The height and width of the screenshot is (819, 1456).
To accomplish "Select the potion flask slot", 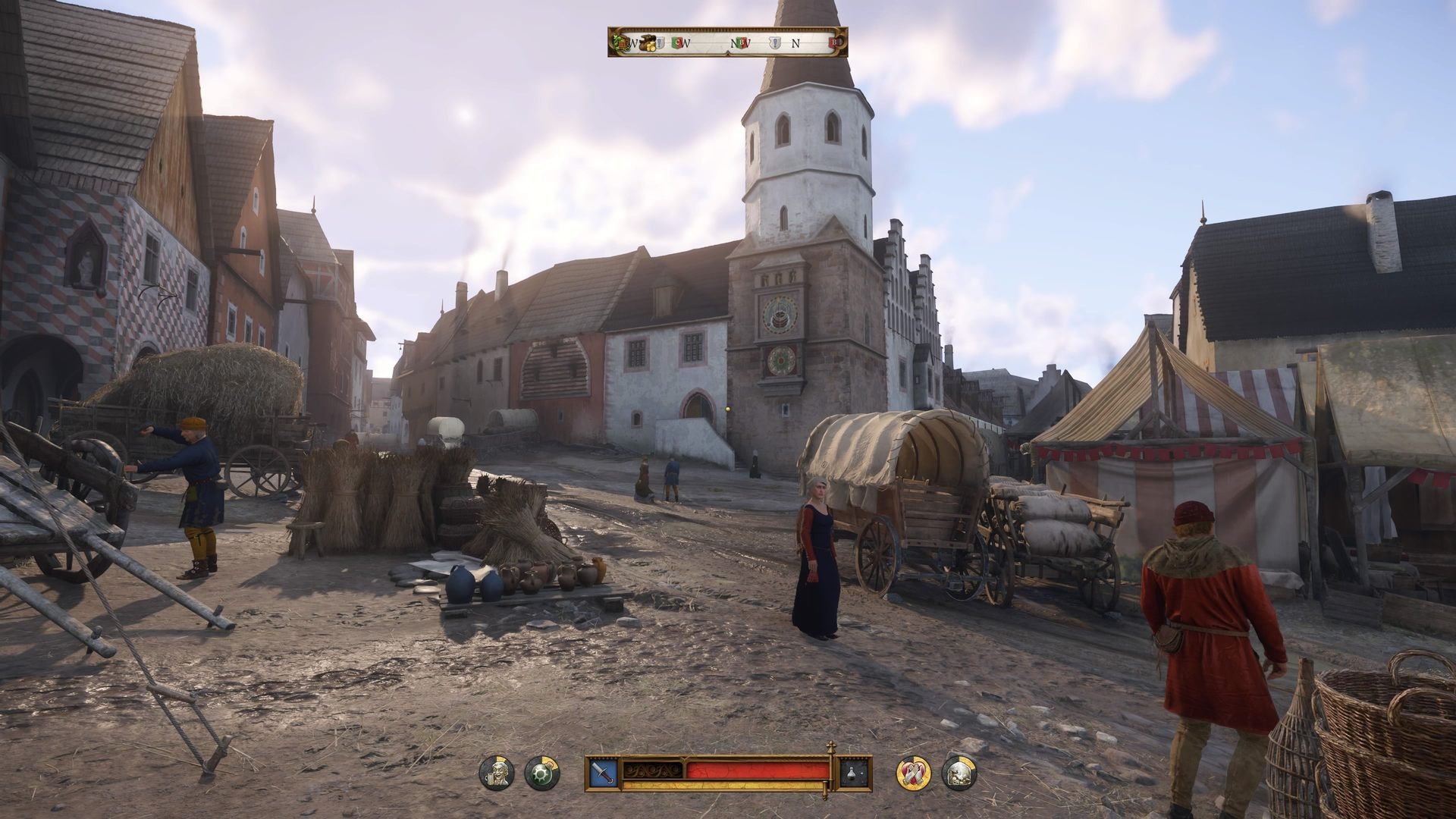I will coord(855,772).
